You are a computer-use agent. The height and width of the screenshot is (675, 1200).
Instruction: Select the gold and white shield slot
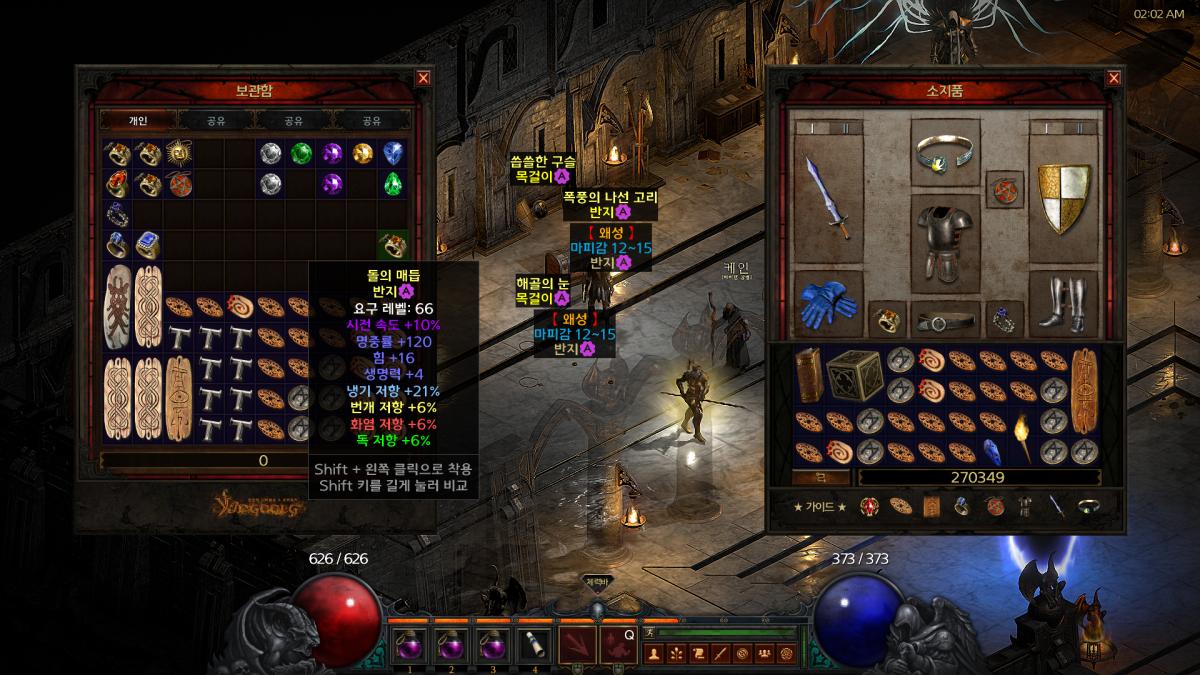coord(1063,197)
